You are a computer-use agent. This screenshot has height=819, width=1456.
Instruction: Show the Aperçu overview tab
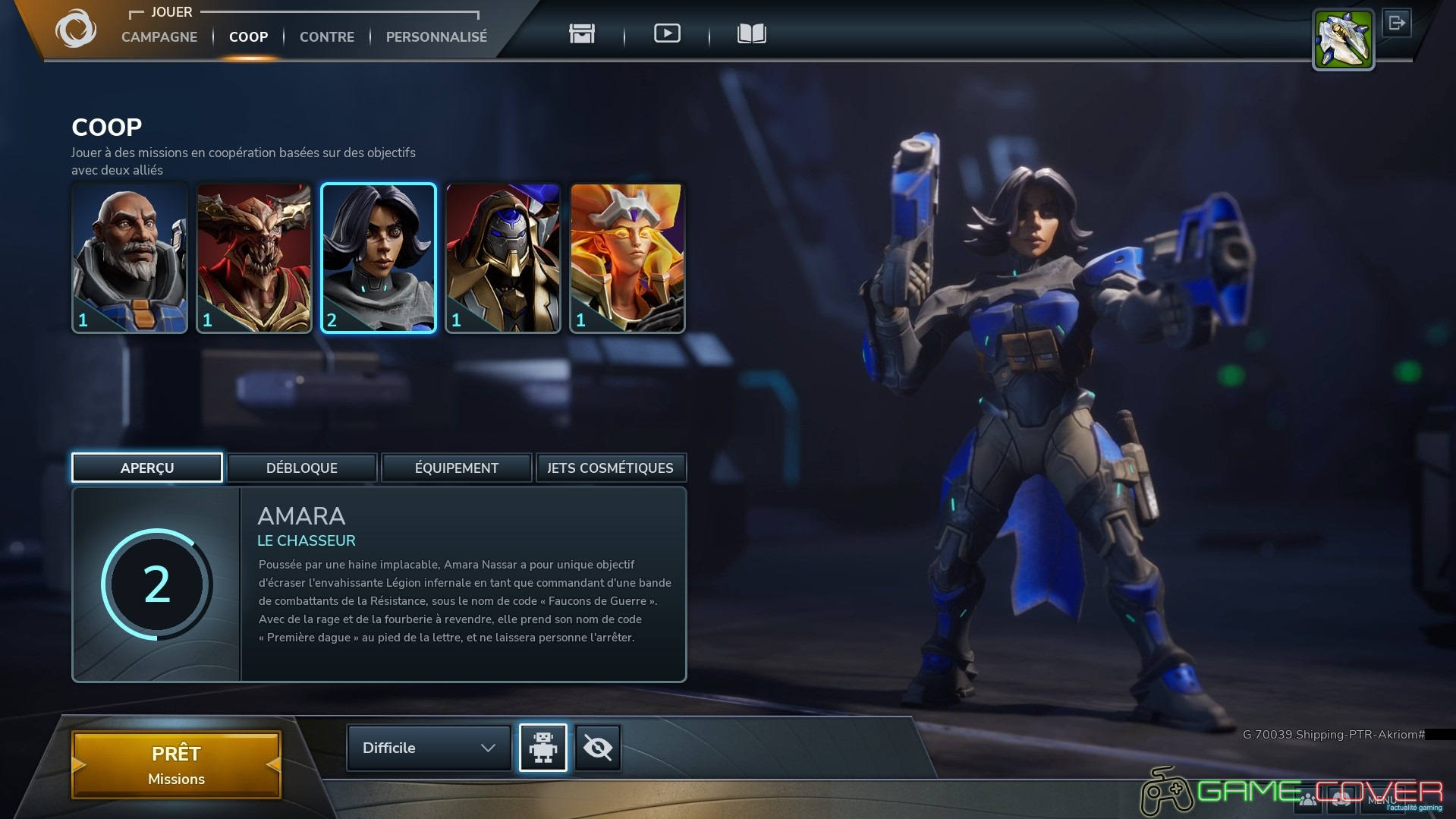(147, 468)
